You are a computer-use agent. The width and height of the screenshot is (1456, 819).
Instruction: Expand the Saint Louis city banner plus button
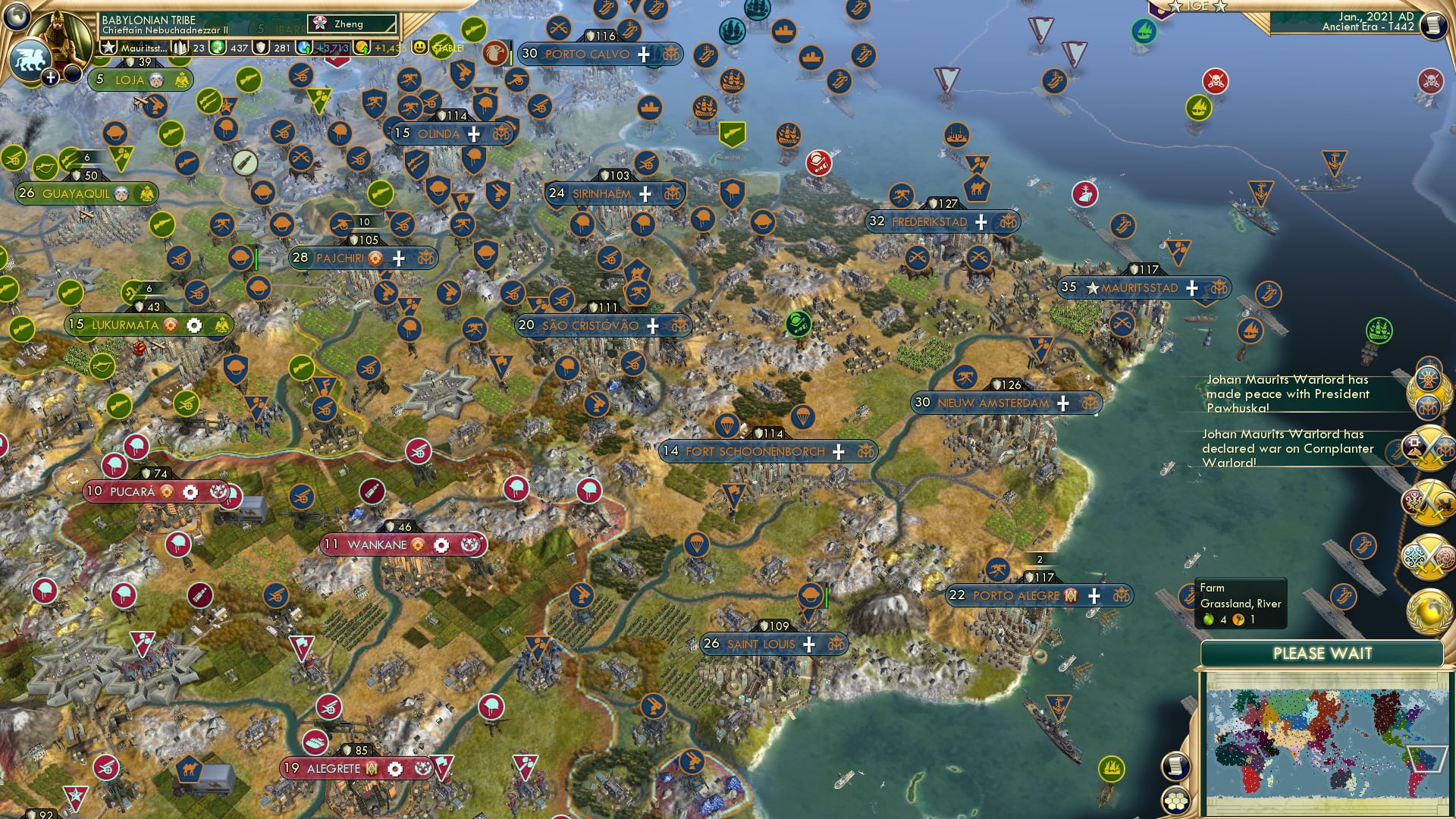[x=807, y=644]
